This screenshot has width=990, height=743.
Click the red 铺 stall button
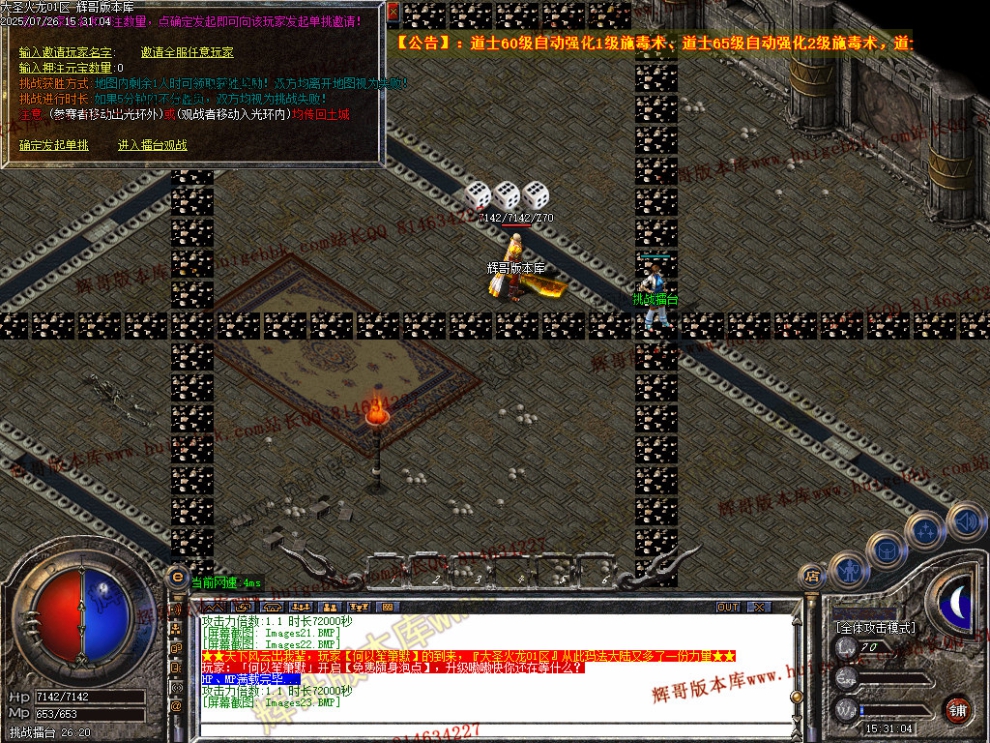[x=958, y=710]
